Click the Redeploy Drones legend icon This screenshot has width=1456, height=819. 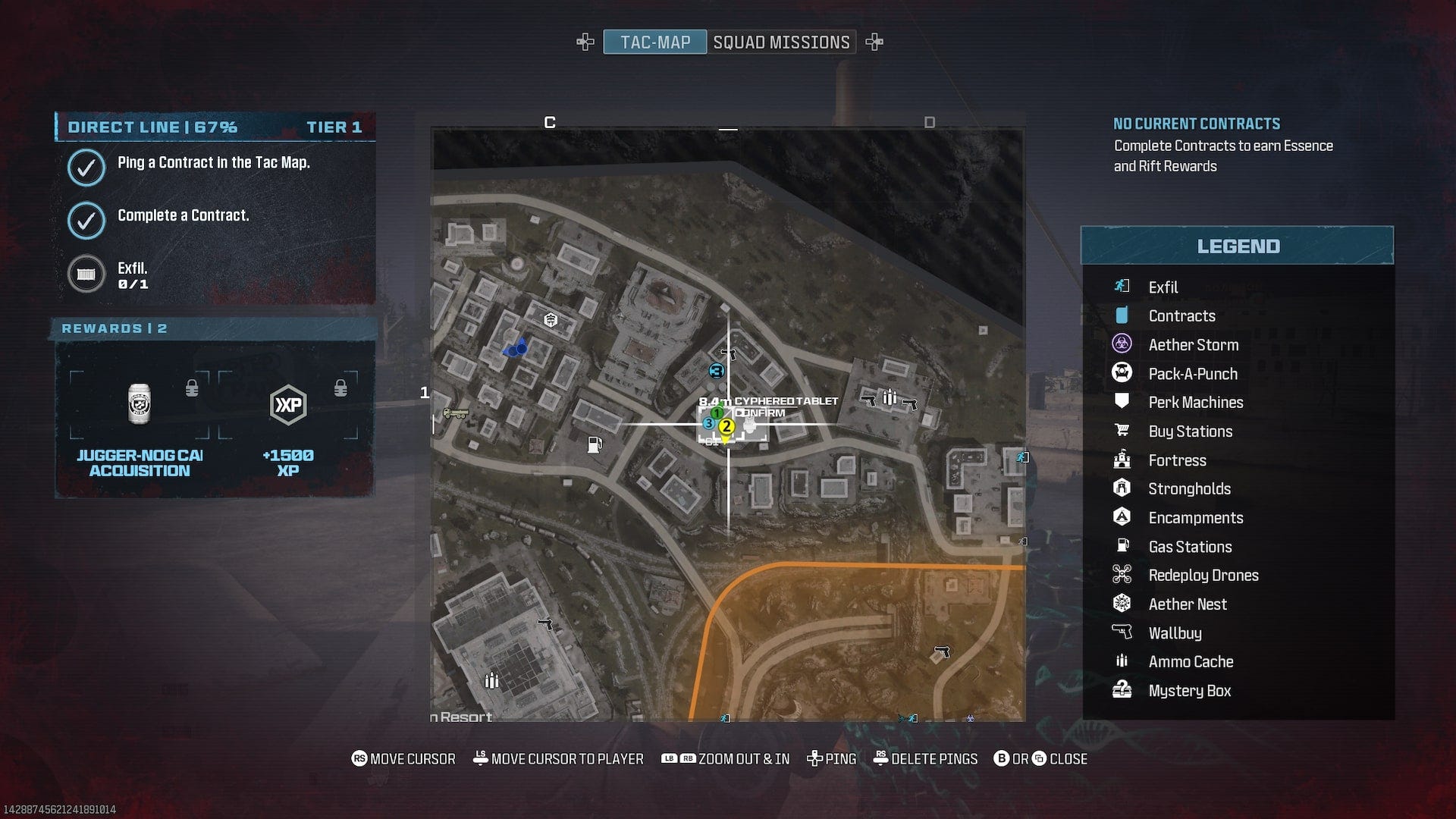[x=1122, y=575]
